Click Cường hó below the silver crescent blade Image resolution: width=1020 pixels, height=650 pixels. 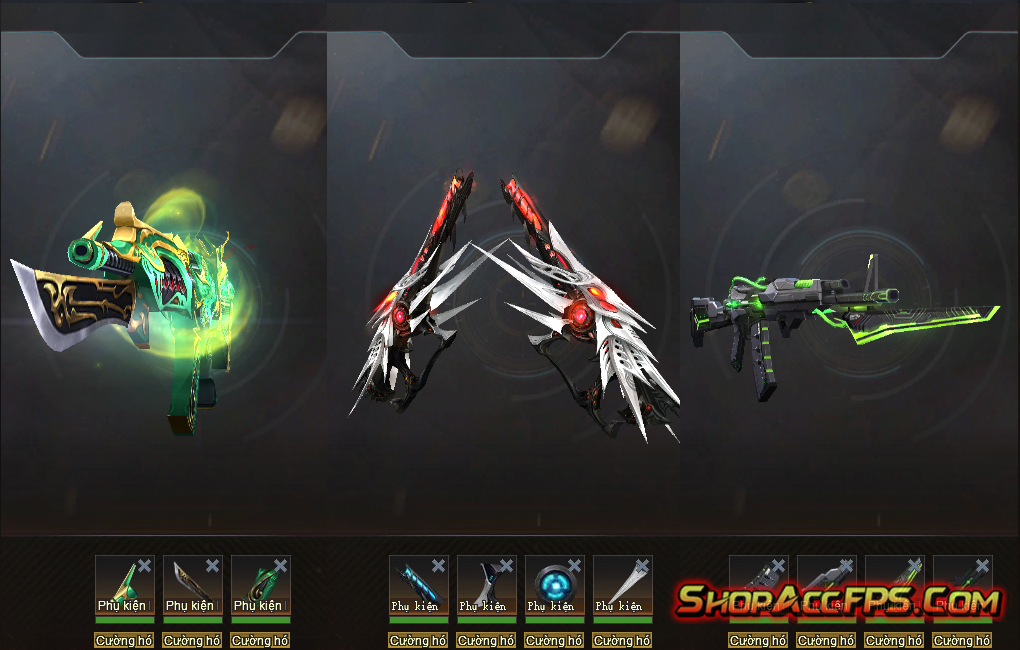(x=487, y=640)
